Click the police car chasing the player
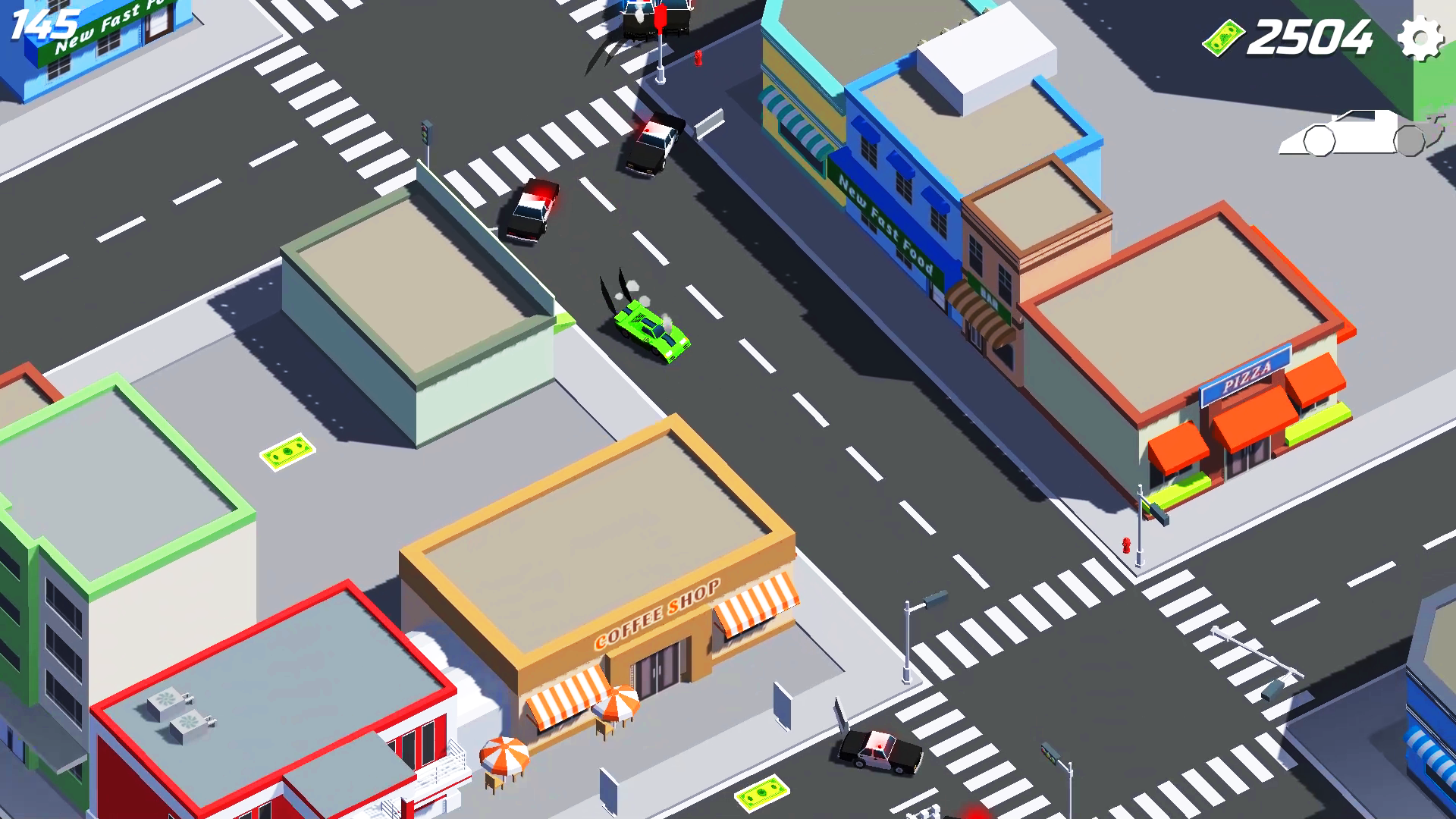 [x=531, y=212]
